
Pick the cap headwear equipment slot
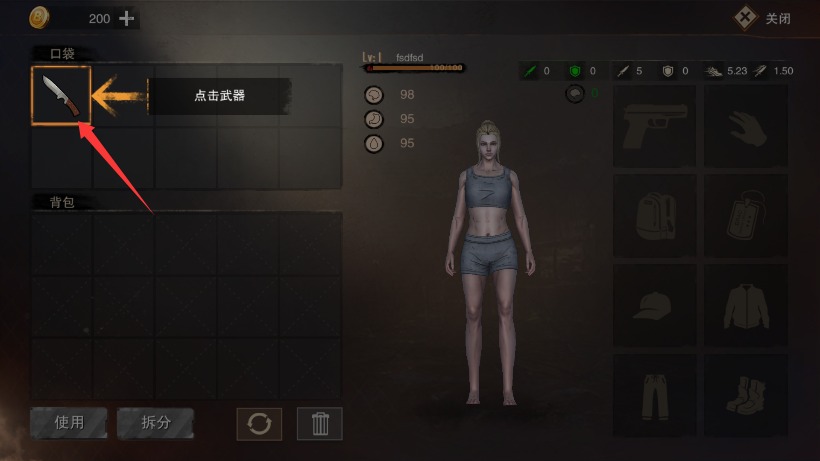click(654, 305)
